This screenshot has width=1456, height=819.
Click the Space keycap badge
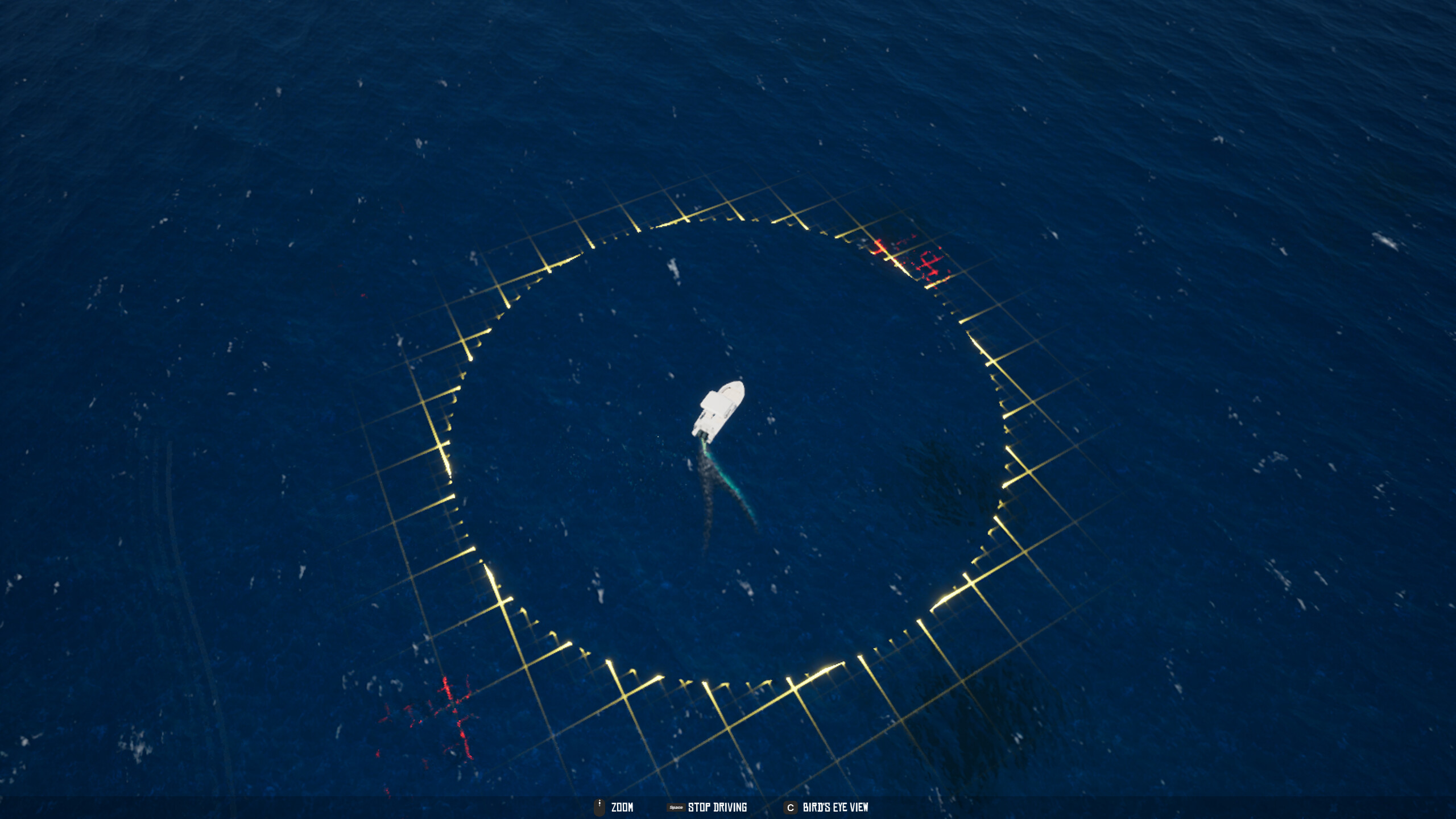pyautogui.click(x=676, y=807)
